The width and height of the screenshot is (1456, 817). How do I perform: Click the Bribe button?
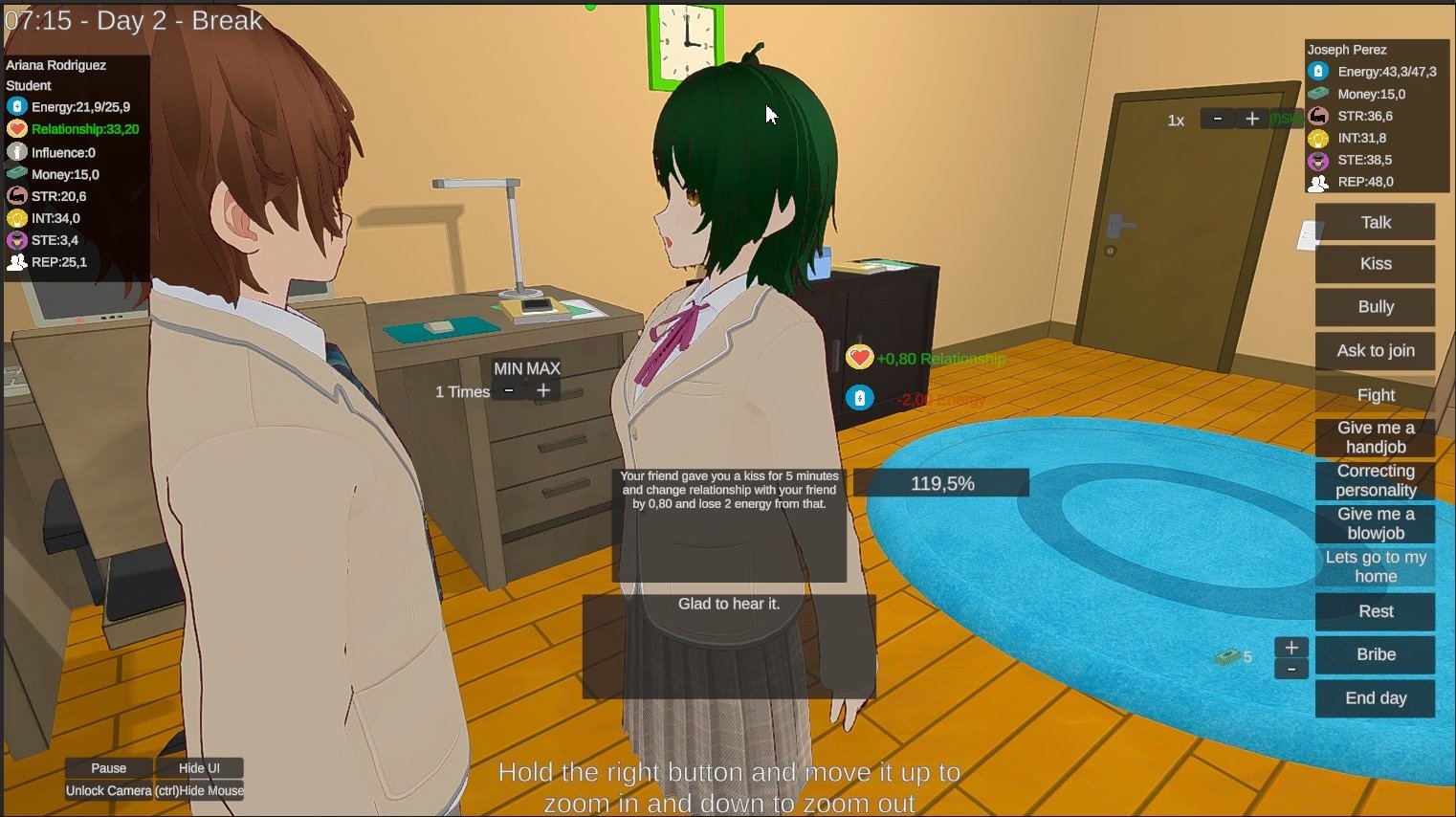(x=1375, y=654)
